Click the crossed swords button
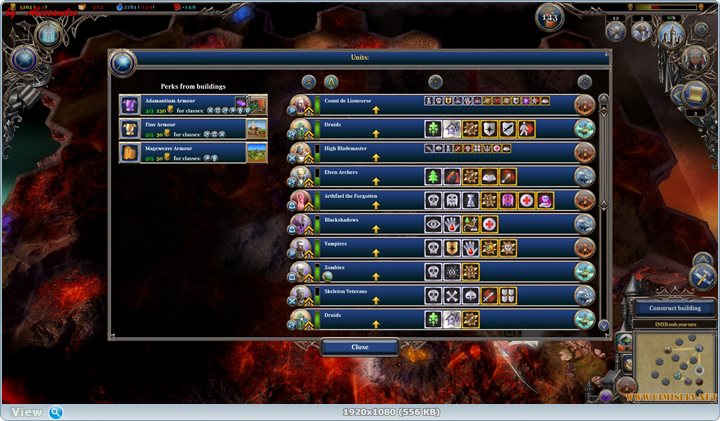 [701, 278]
